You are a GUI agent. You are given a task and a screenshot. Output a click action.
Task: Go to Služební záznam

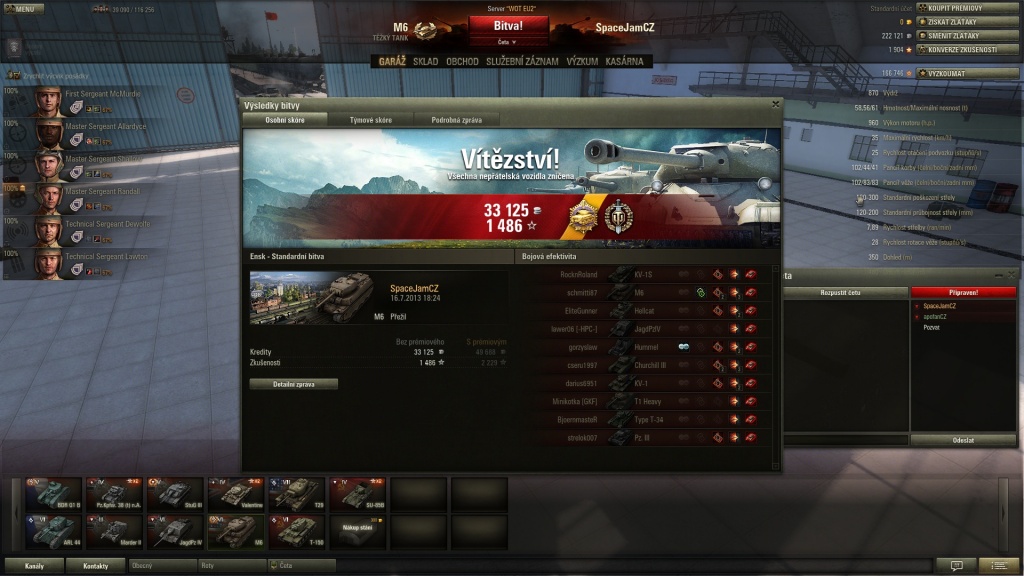522,61
